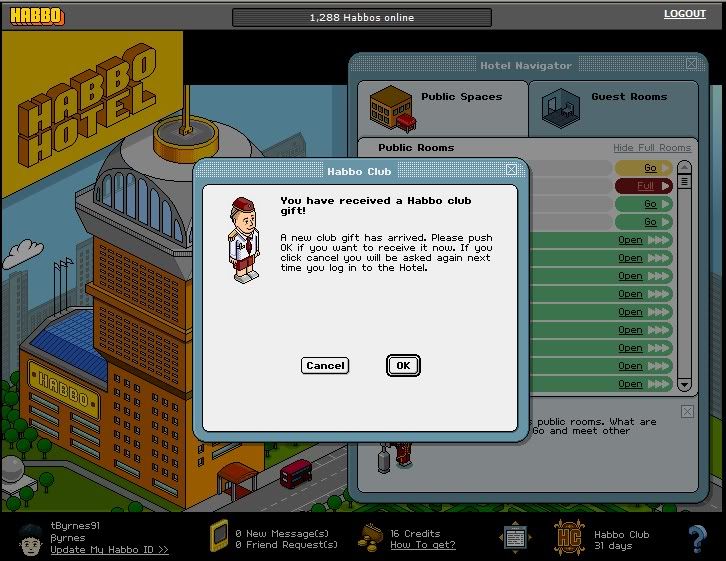
Task: Confirm the club gift with OK
Action: tap(403, 366)
